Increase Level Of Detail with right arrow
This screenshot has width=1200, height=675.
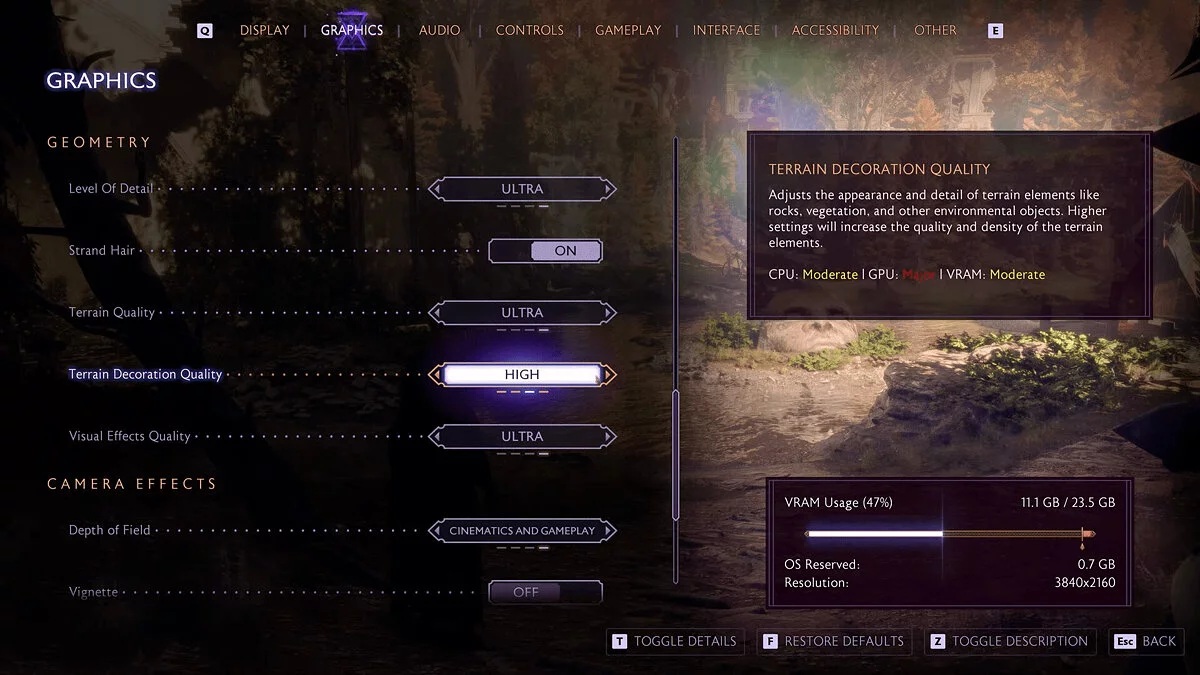pyautogui.click(x=610, y=189)
